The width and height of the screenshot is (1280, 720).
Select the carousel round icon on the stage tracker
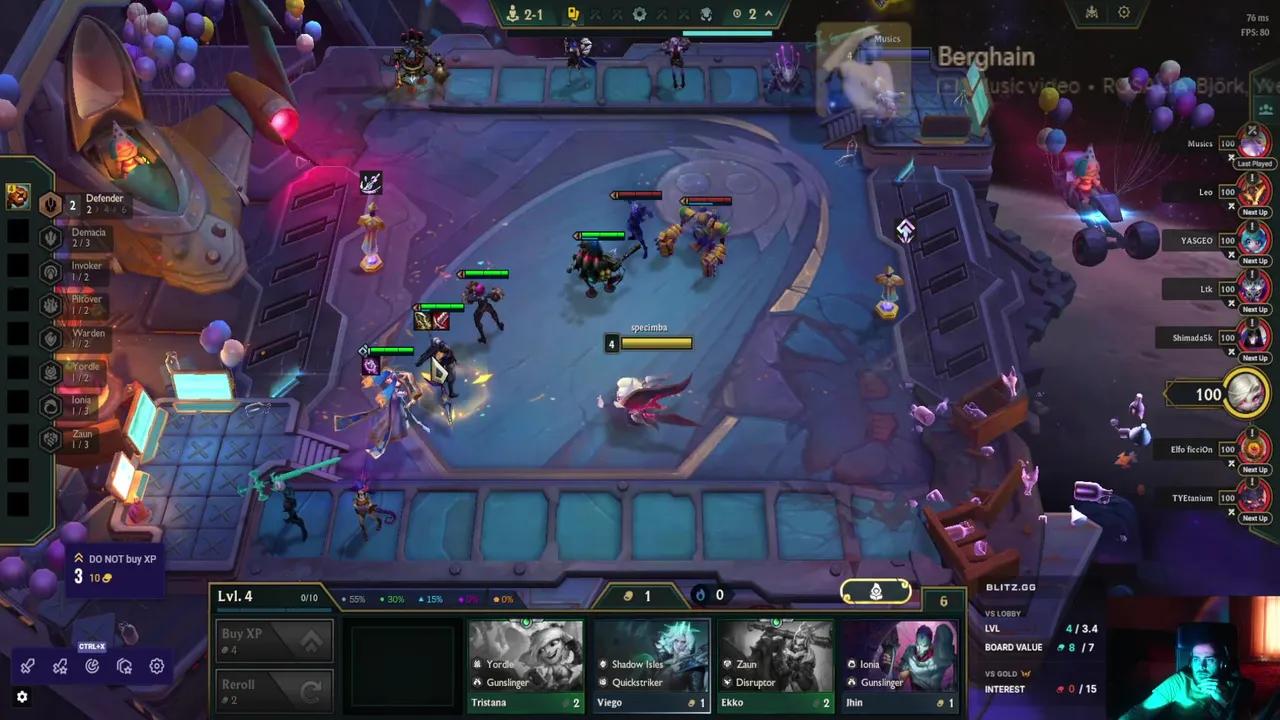(x=638, y=14)
